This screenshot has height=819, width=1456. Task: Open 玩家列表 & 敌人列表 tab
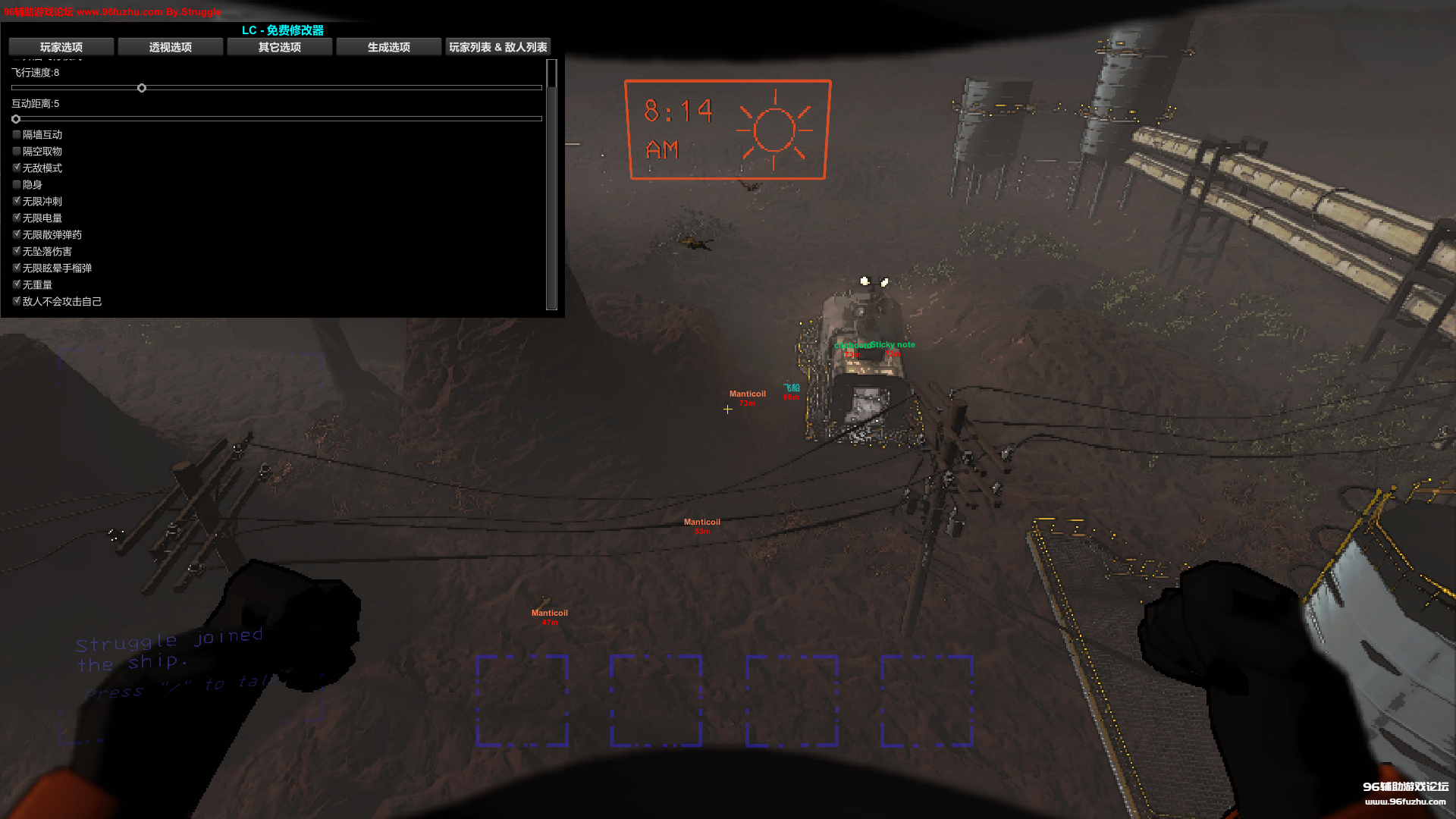point(497,47)
